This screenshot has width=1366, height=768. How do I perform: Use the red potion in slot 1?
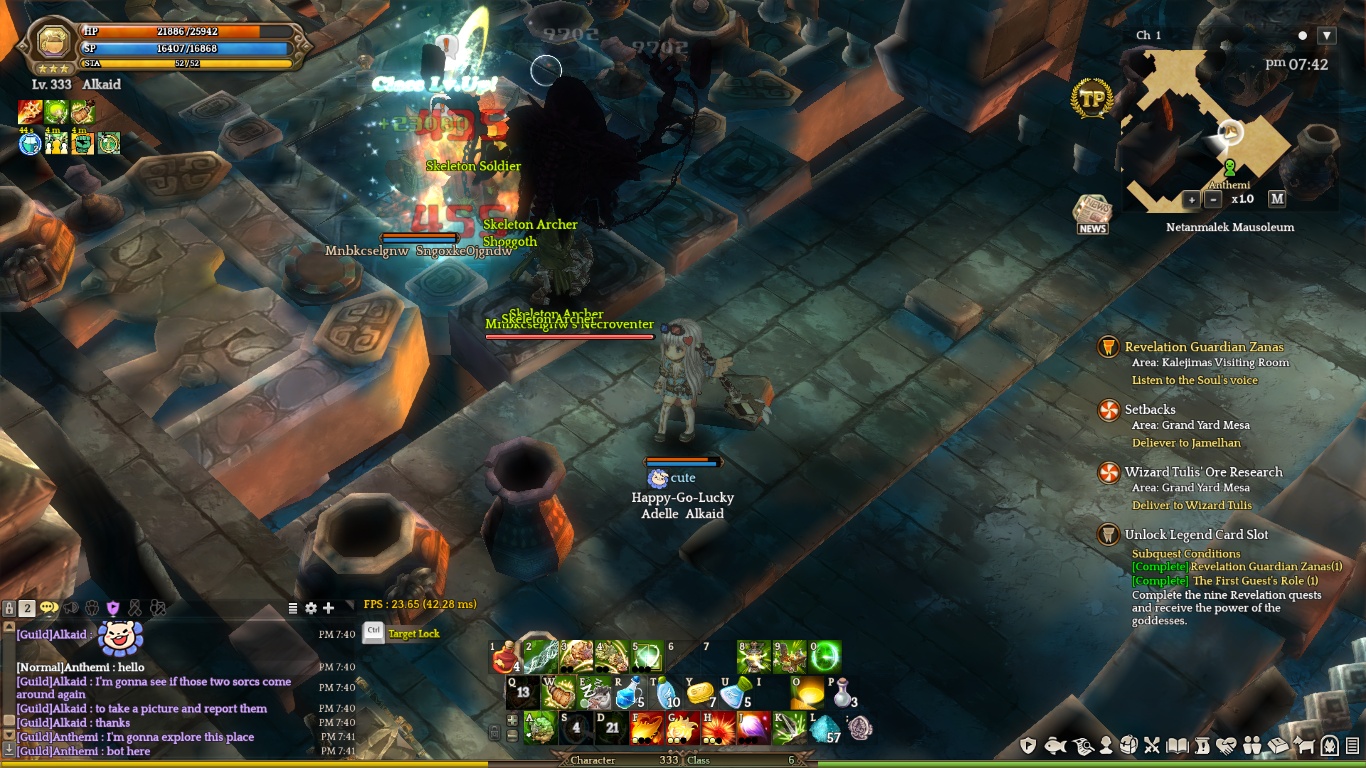coord(505,658)
